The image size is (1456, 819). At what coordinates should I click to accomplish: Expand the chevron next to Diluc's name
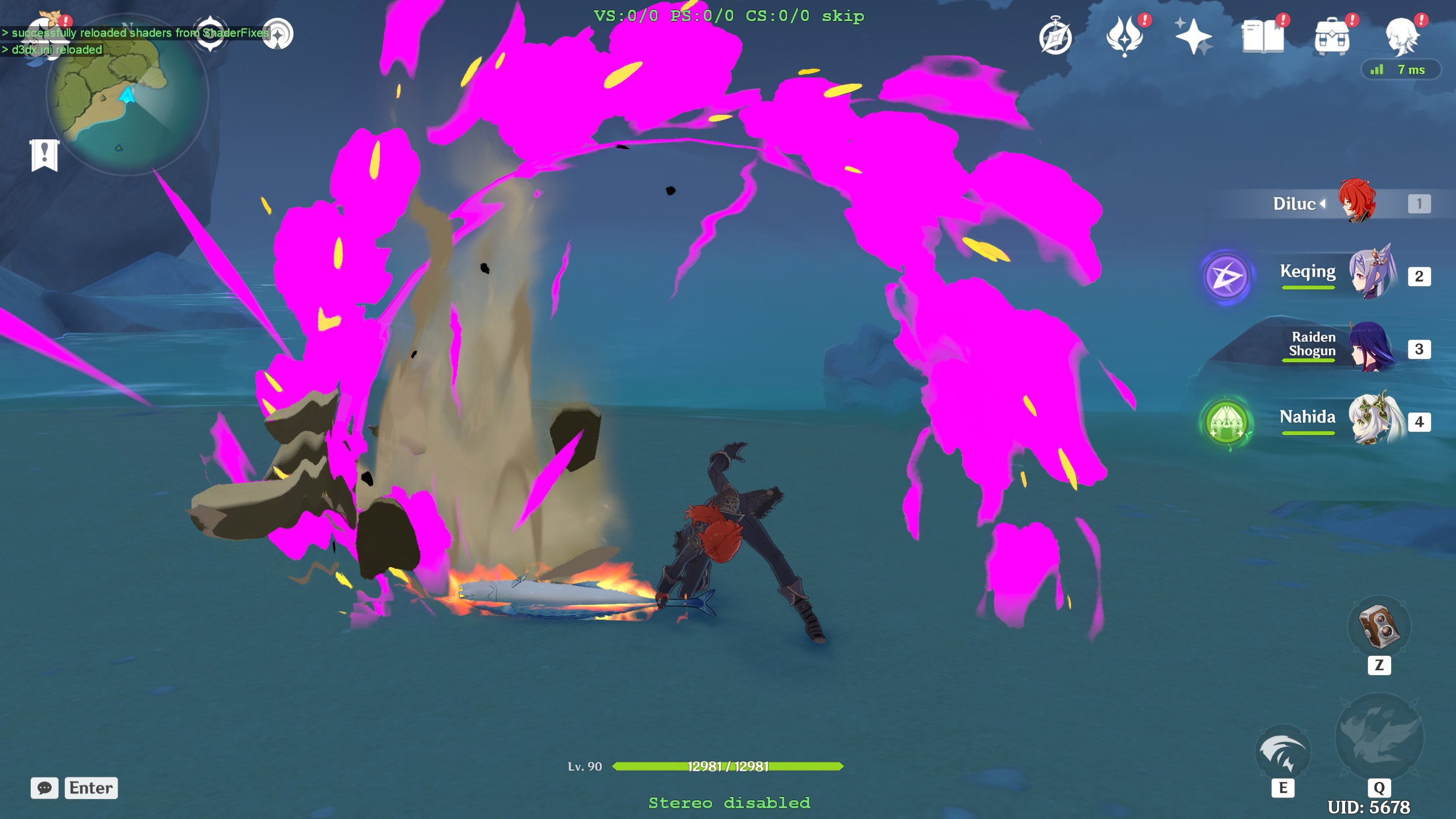(1323, 203)
